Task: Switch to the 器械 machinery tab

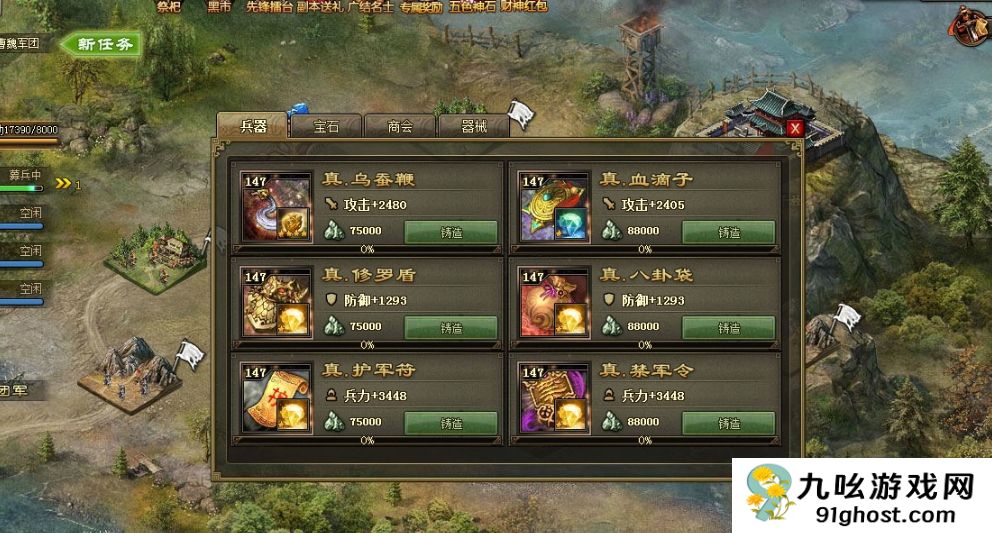Action: 473,126
